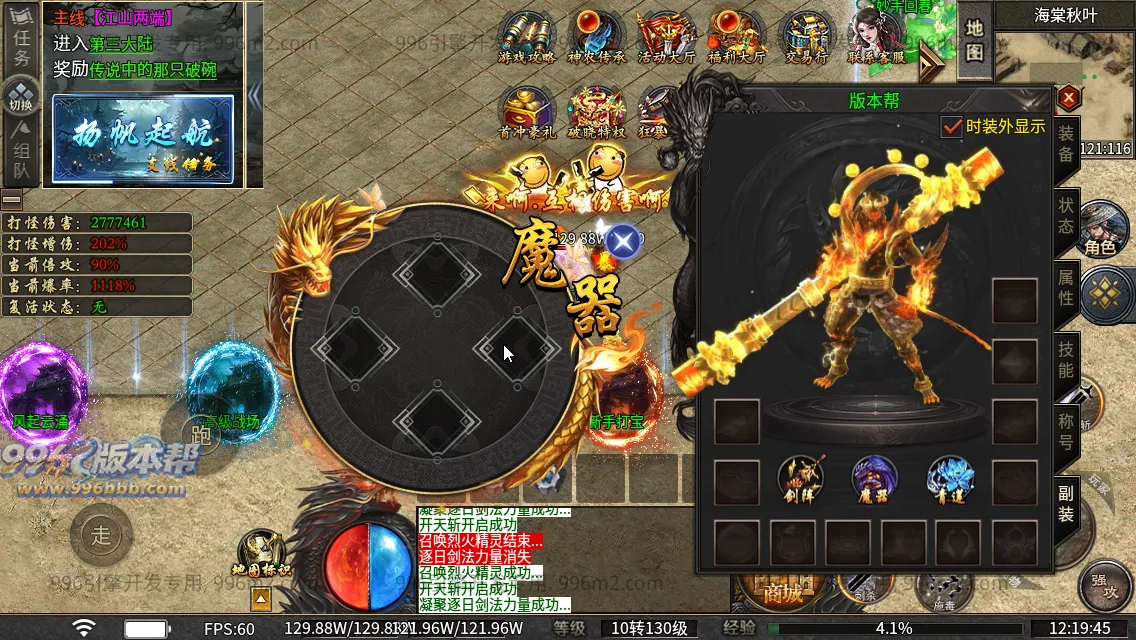Click the 魔器 icon in equipment panel
This screenshot has height=640, width=1136.
pos(875,478)
